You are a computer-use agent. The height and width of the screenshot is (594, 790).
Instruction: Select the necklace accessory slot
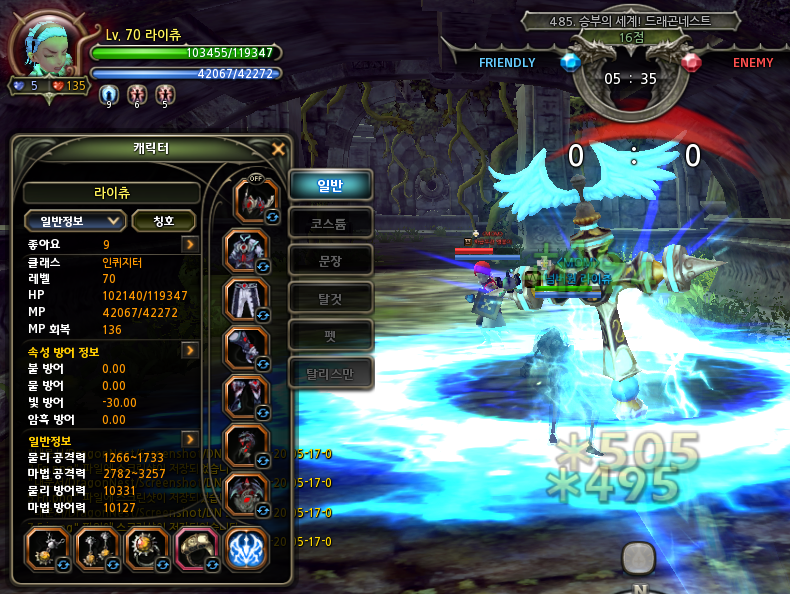point(44,547)
